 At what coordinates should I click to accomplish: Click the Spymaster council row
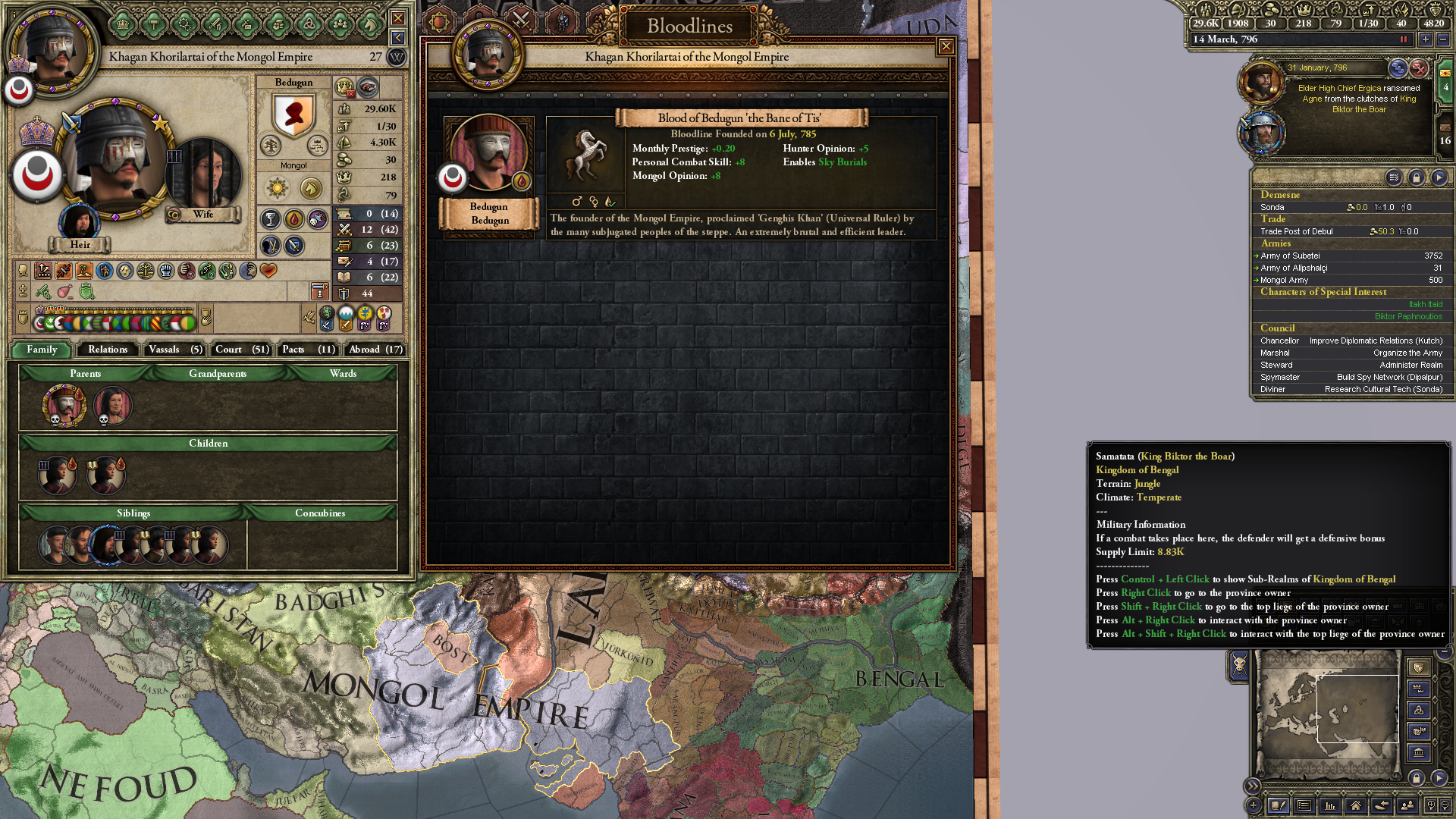(x=1351, y=378)
